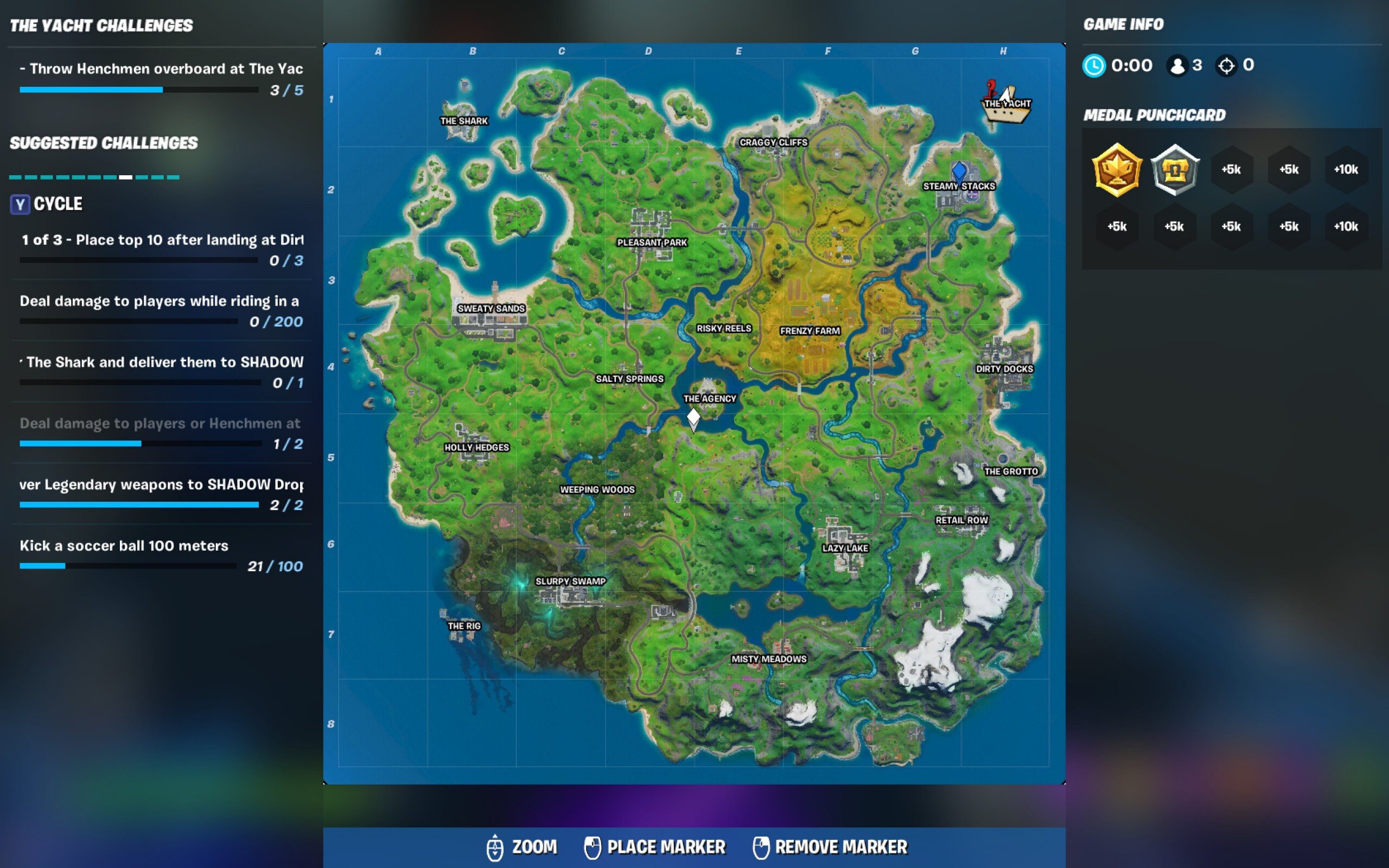This screenshot has height=868, width=1389.
Task: Select the gold star medal on punchcard
Action: click(1117, 170)
